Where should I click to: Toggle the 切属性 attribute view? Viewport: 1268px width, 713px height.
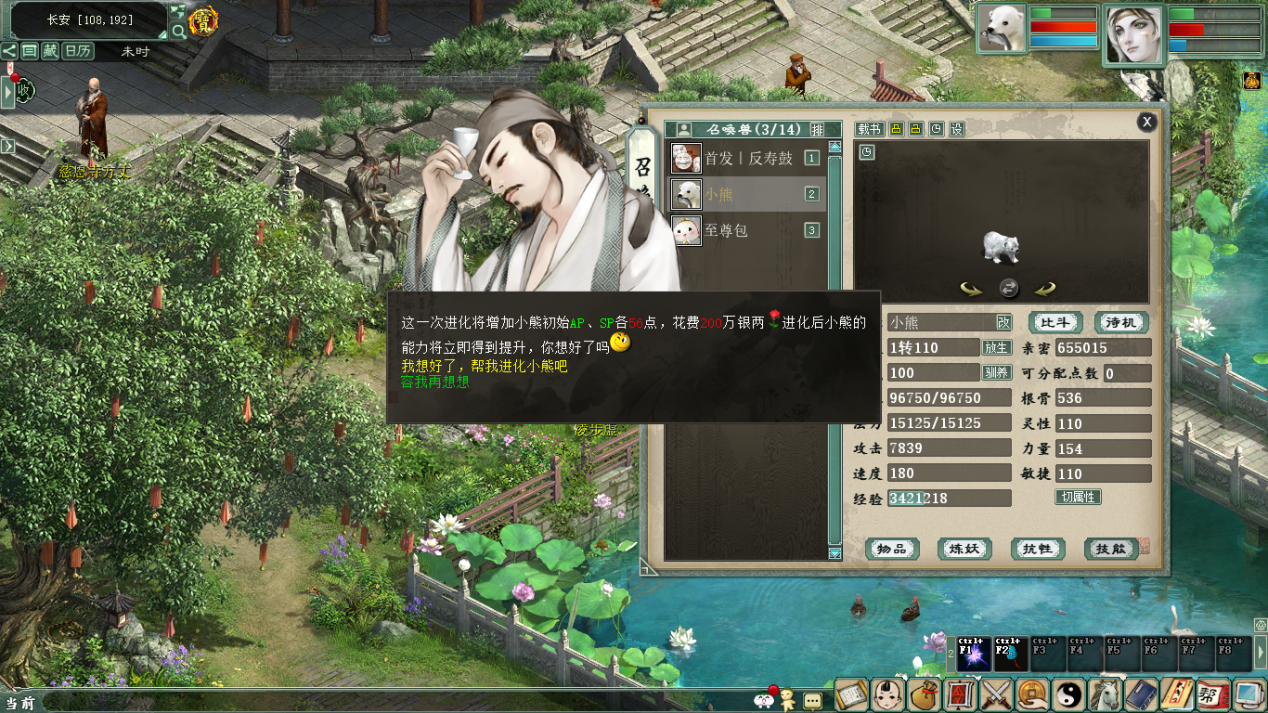pos(1078,497)
